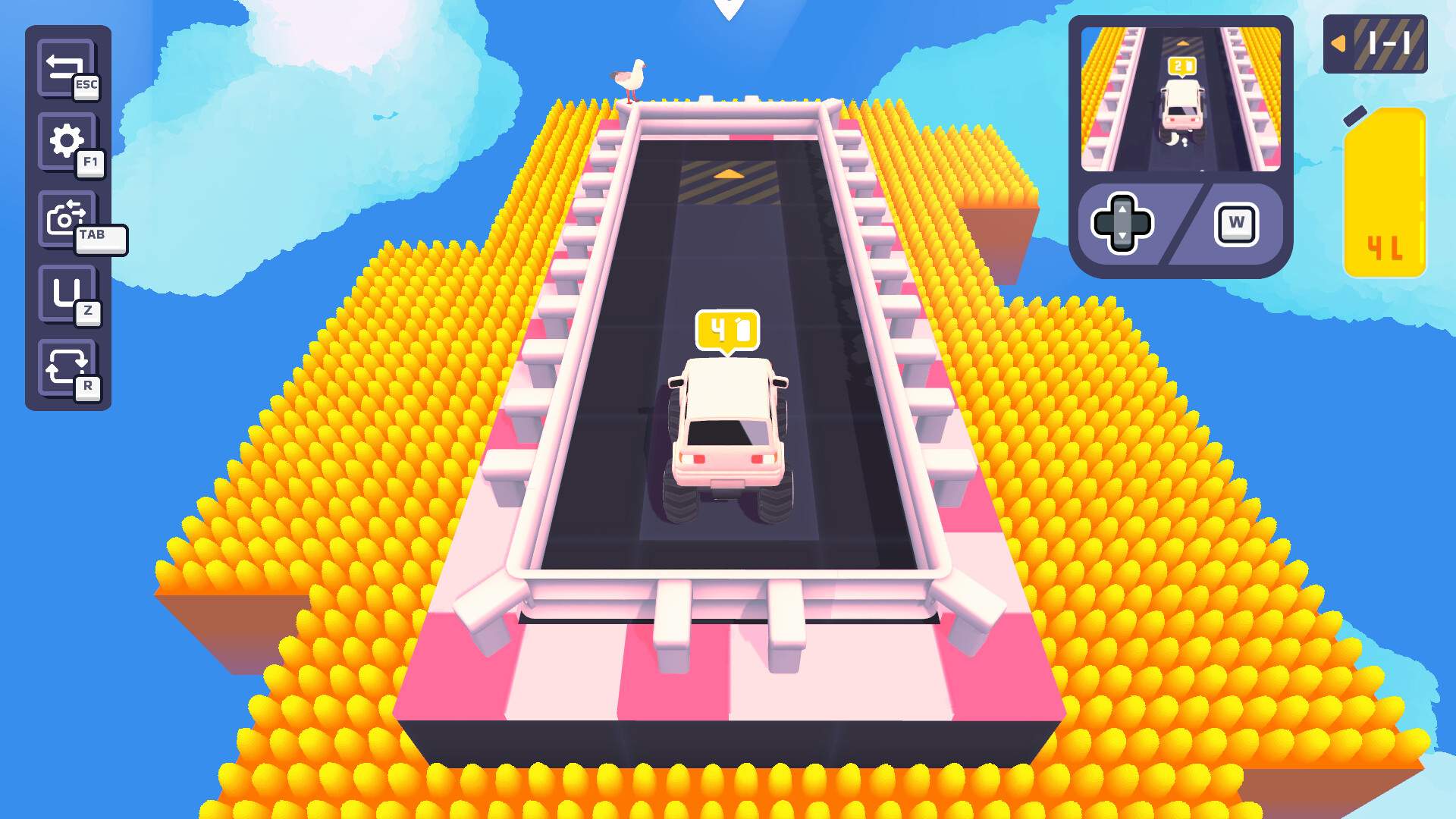This screenshot has width=1456, height=819.
Task: Click the undo move icon
Action: [67, 292]
